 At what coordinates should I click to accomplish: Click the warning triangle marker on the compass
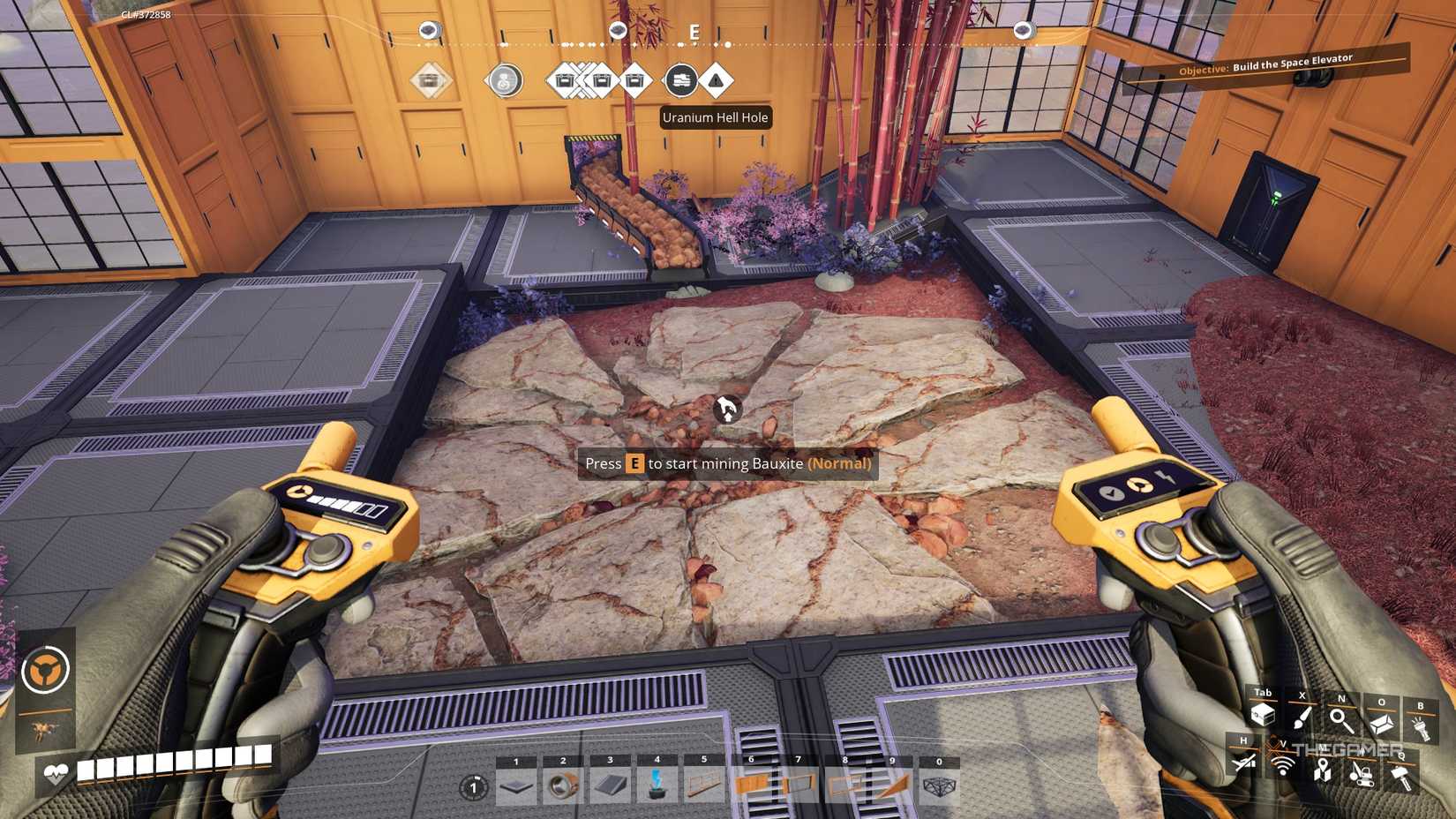click(717, 80)
